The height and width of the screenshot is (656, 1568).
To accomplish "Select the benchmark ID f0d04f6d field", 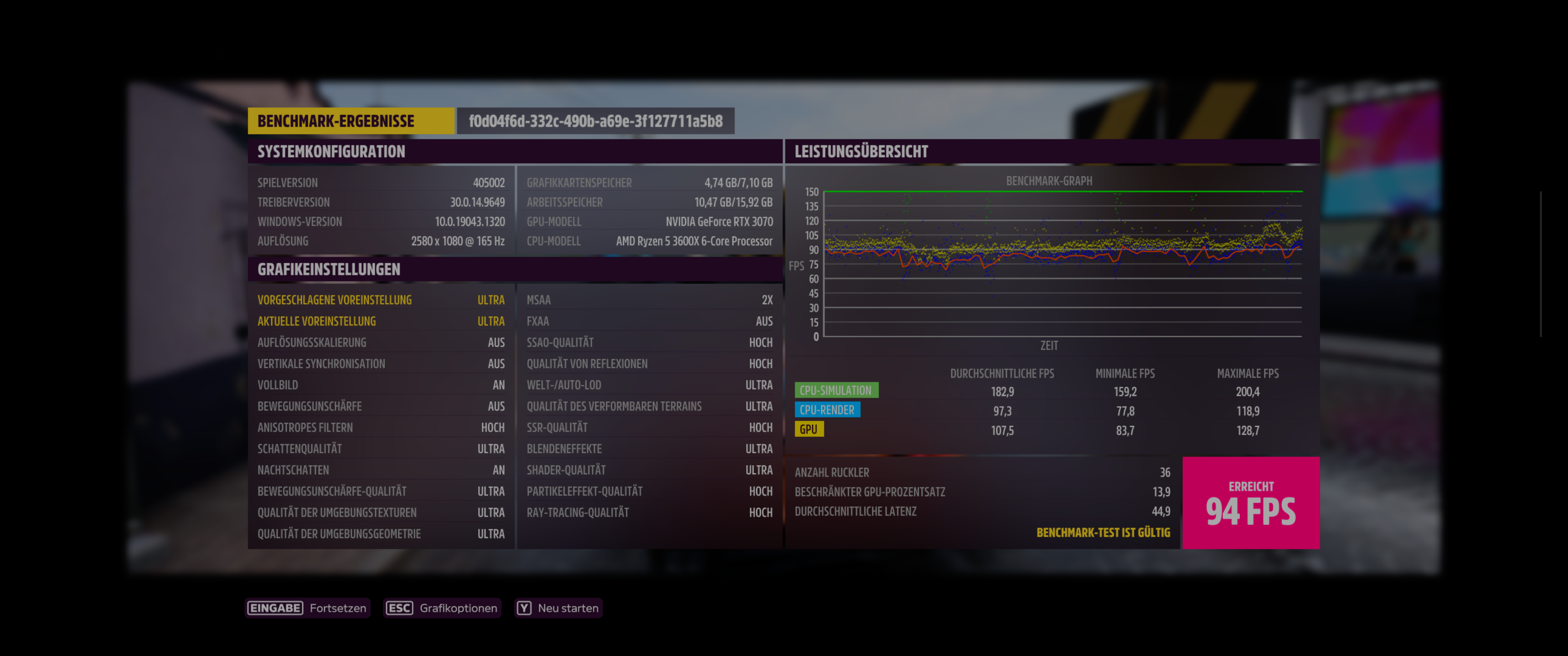I will pyautogui.click(x=594, y=120).
